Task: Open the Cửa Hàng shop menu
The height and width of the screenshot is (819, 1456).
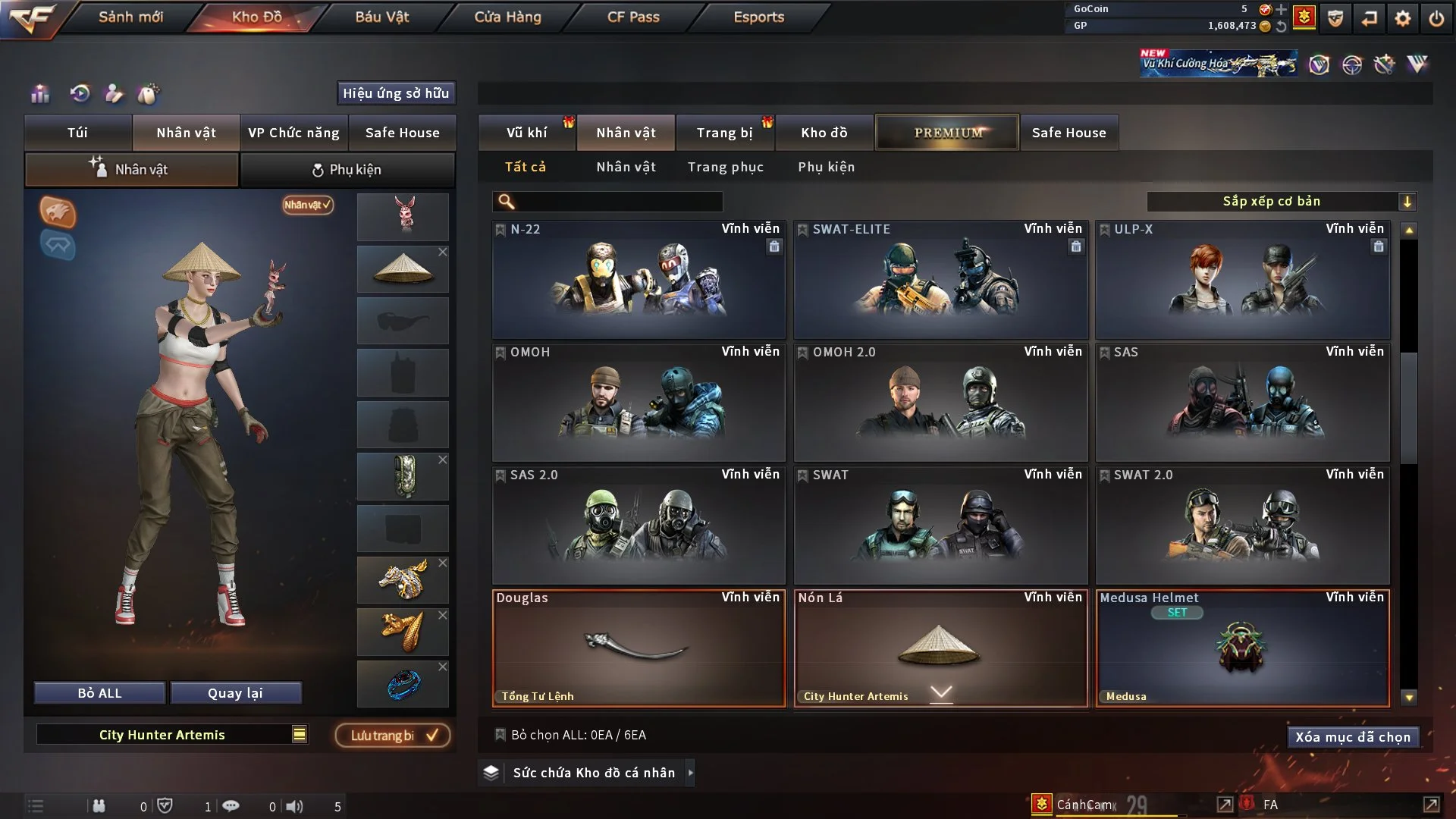Action: click(x=507, y=17)
